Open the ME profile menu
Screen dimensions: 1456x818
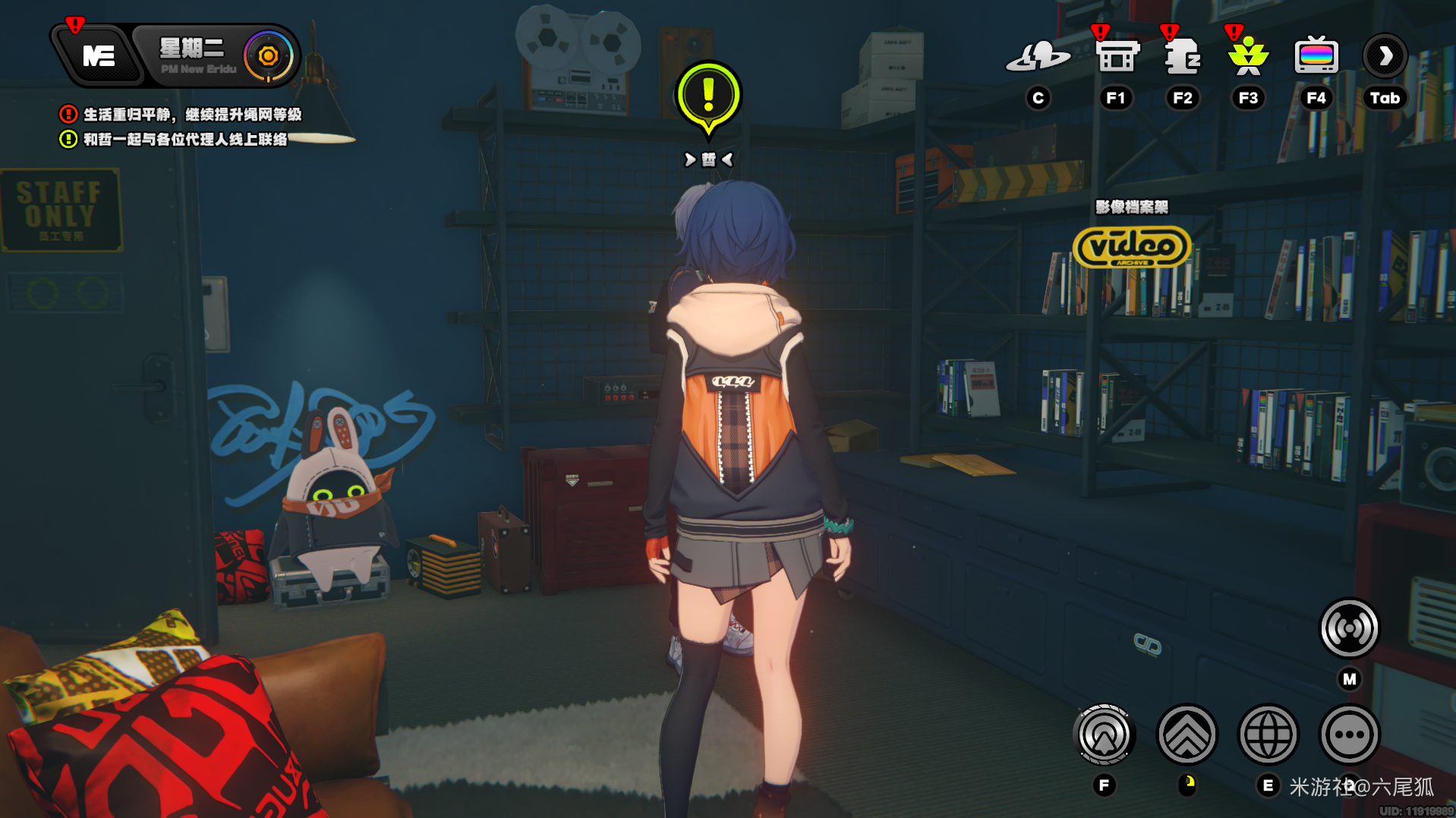pos(98,55)
